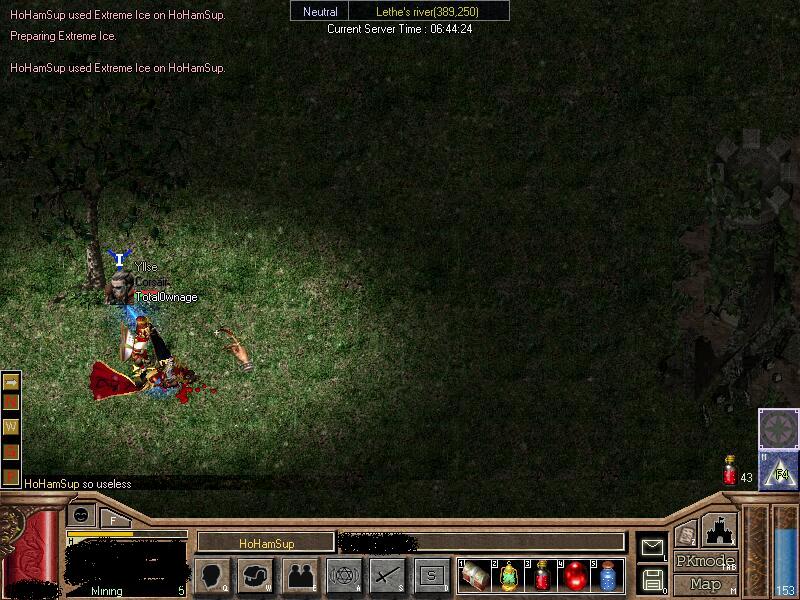Click the floppy disk save icon
The height and width of the screenshot is (600, 800).
click(x=652, y=579)
